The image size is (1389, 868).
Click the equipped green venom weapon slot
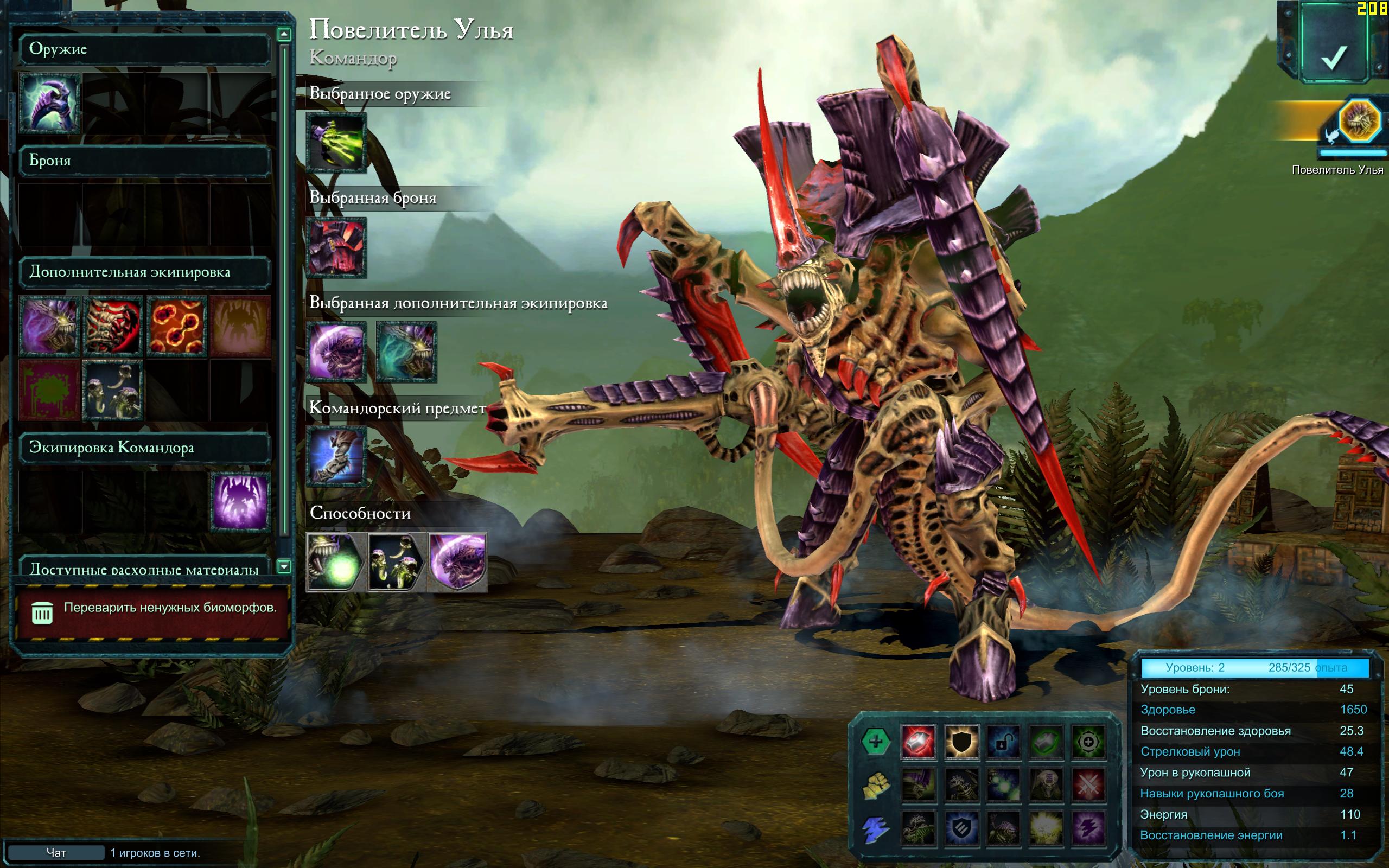336,142
